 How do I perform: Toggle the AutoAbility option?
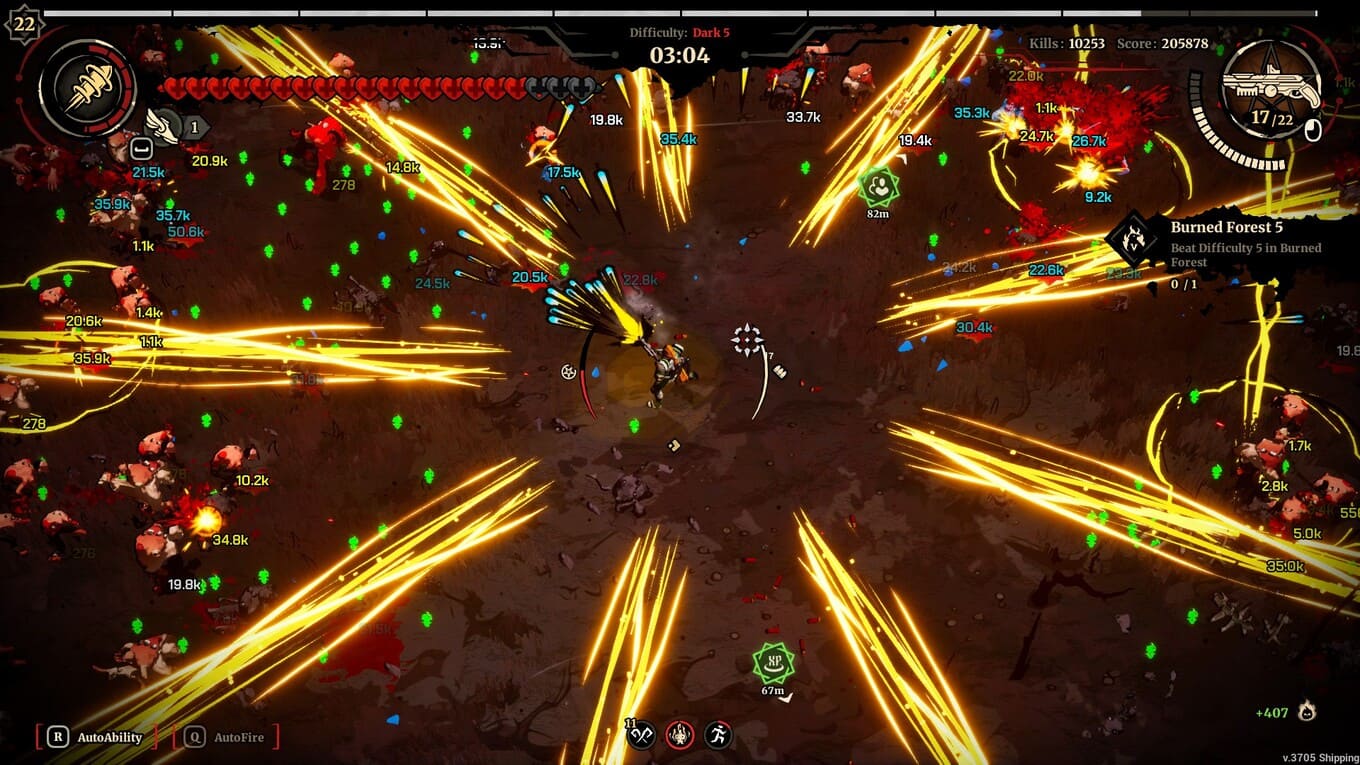(x=98, y=738)
